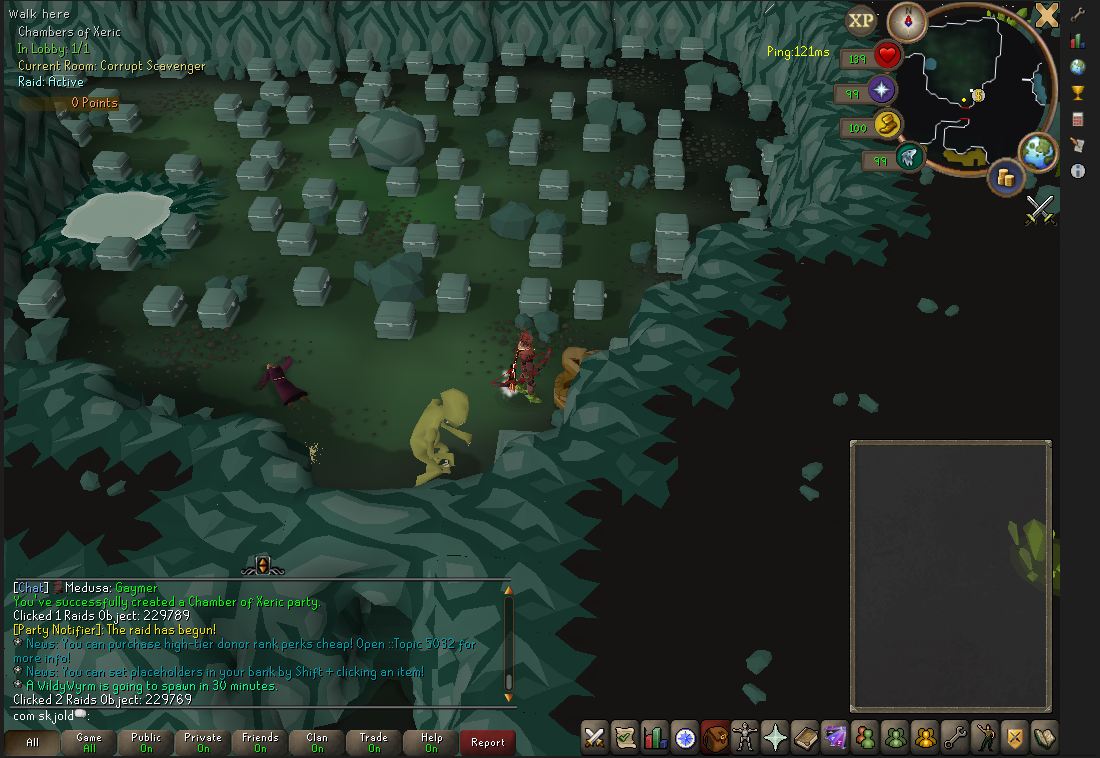Open the prayer star tab
Viewport: 1100px width, 758px height.
775,737
